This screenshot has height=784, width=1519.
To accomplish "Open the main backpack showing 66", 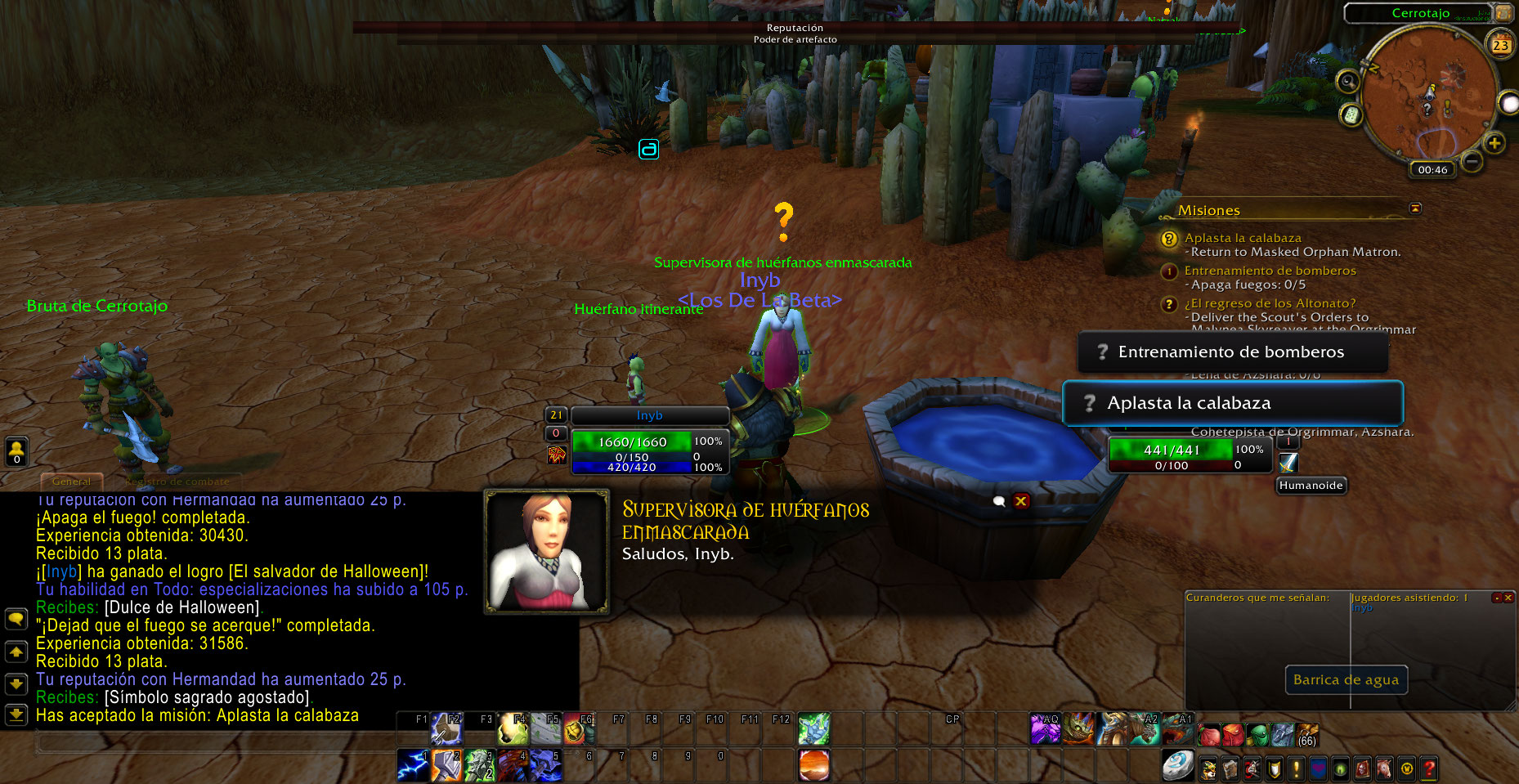I will [1306, 732].
